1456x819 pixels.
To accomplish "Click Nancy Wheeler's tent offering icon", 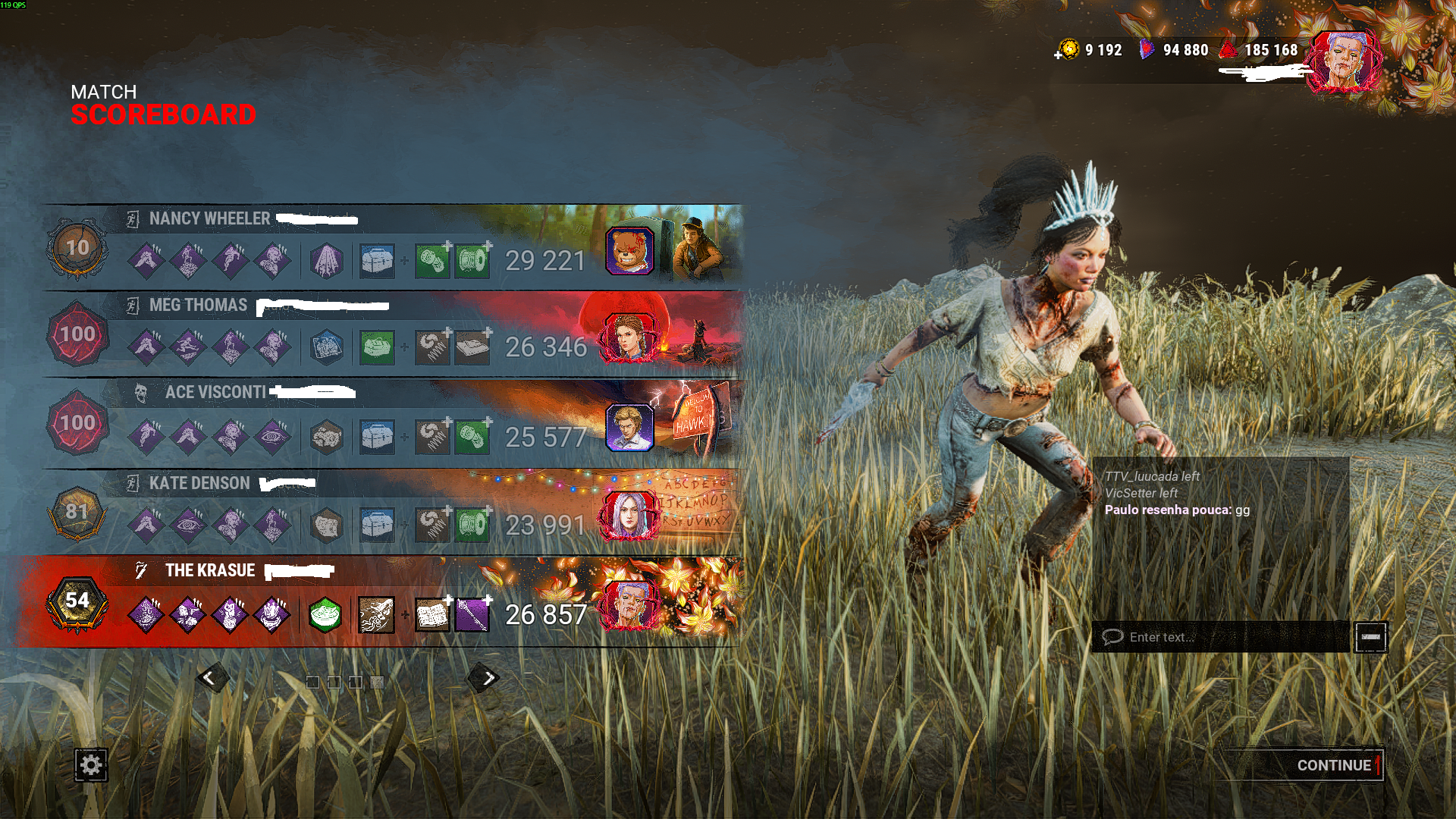I will (x=328, y=261).
